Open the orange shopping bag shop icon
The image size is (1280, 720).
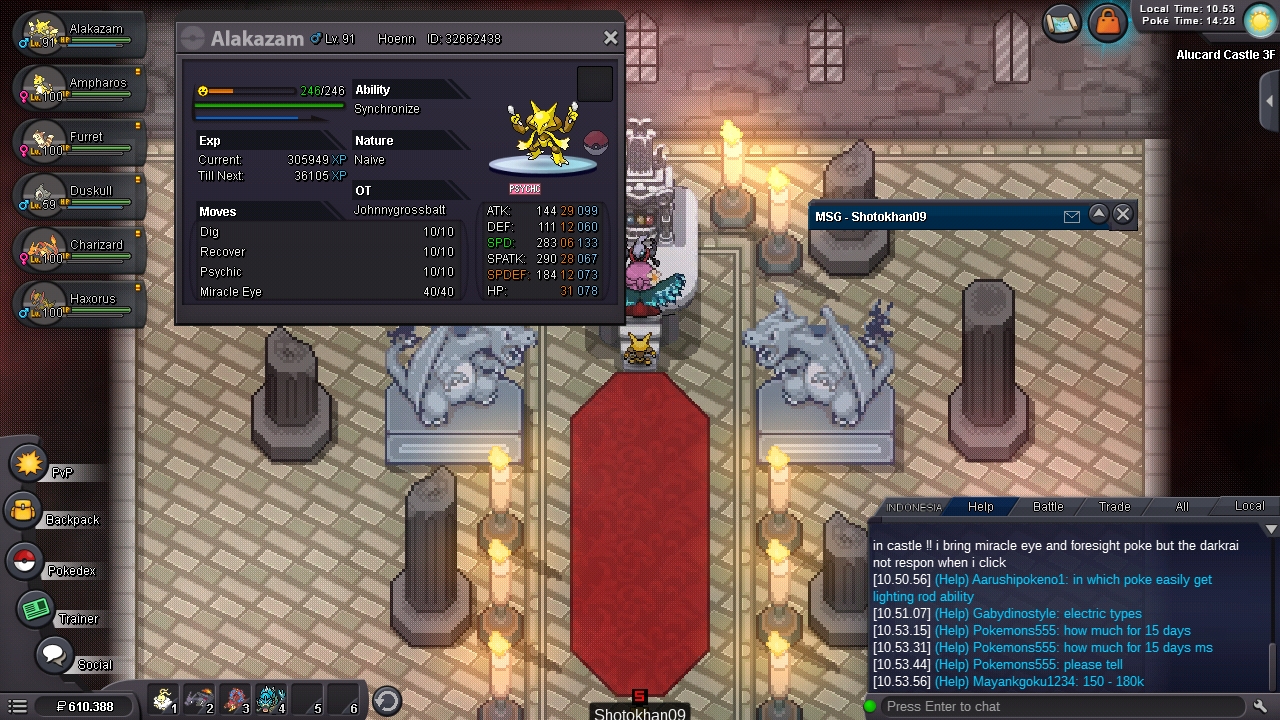point(1107,22)
